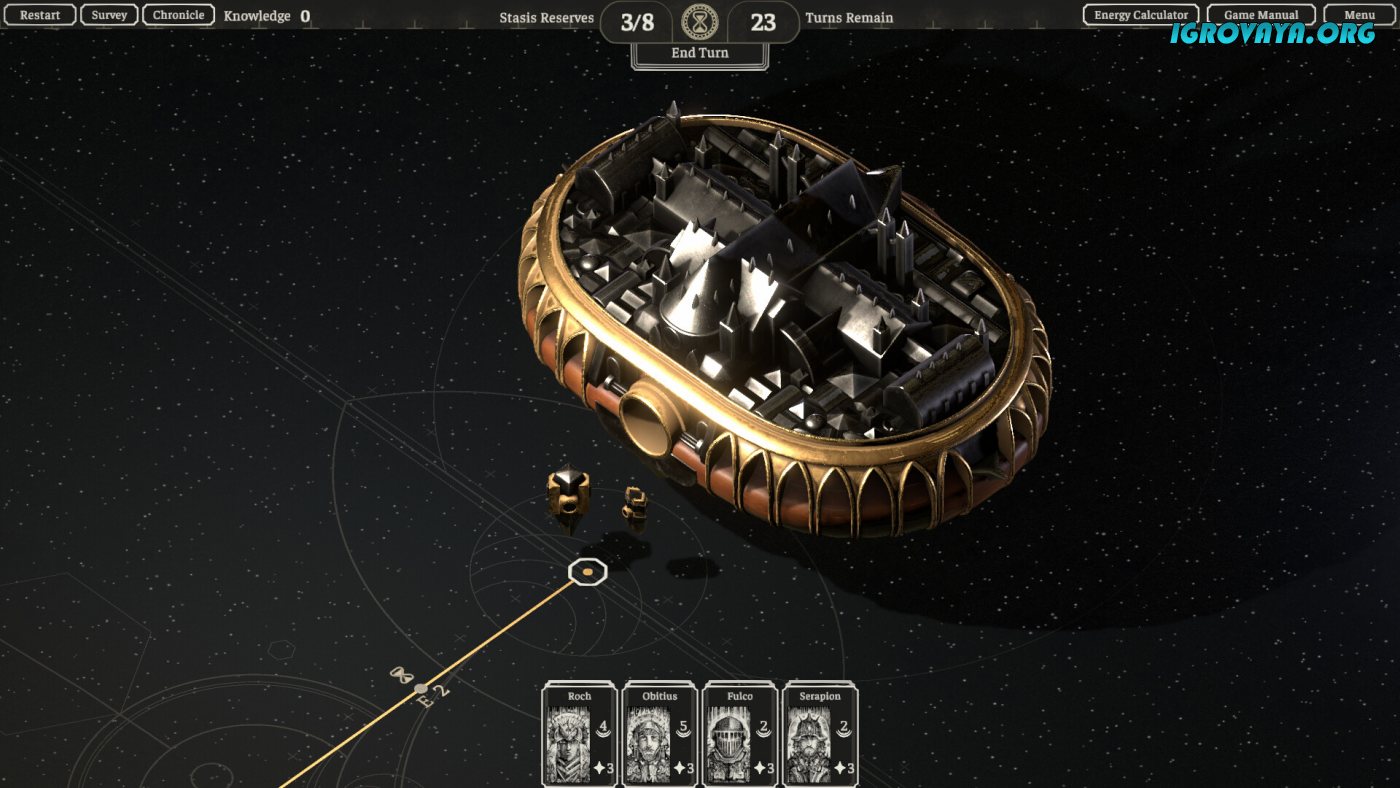The image size is (1400, 788).
Task: Choose the Pulco character card
Action: tap(740, 734)
